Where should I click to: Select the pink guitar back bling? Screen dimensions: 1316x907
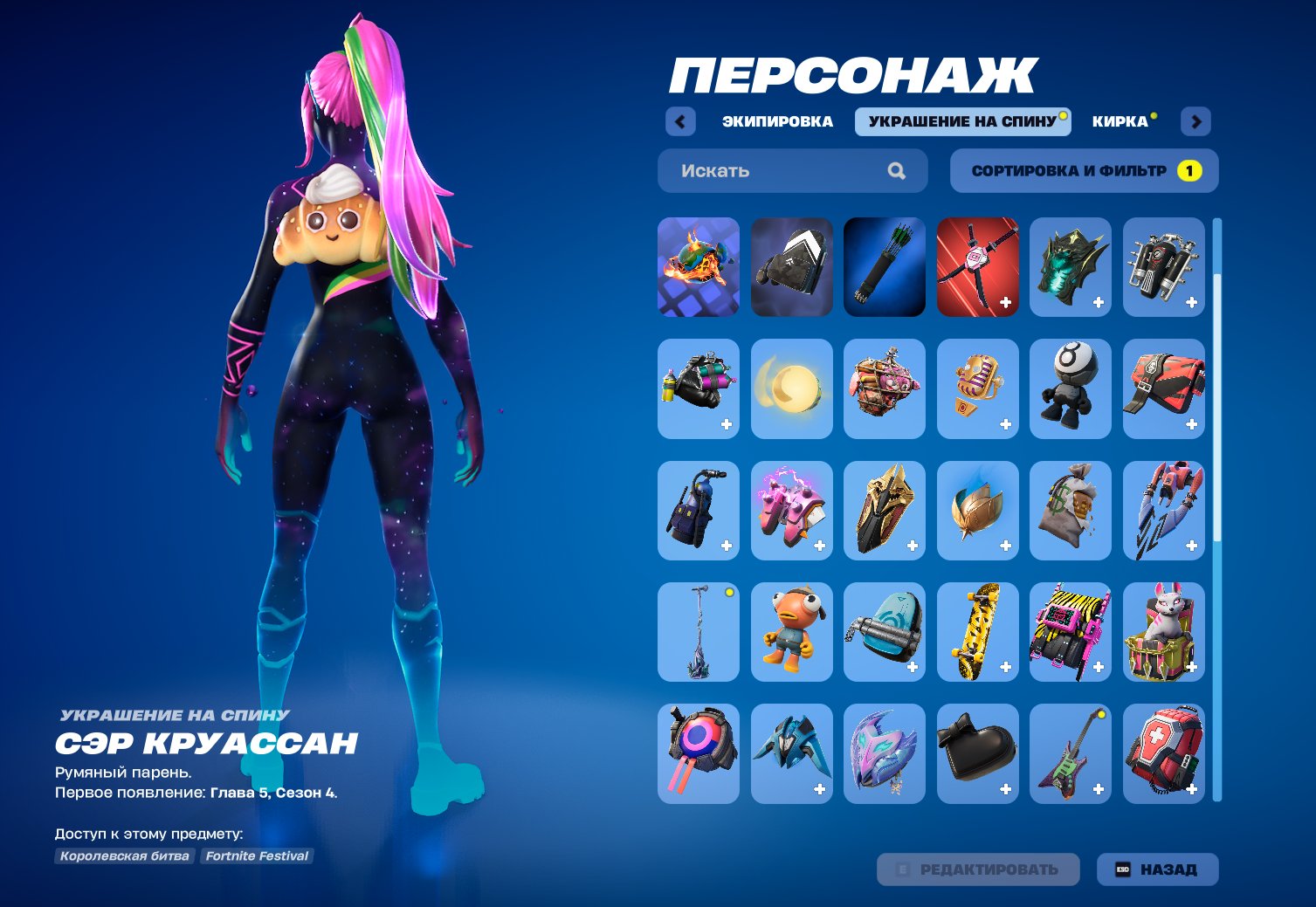tap(1071, 753)
